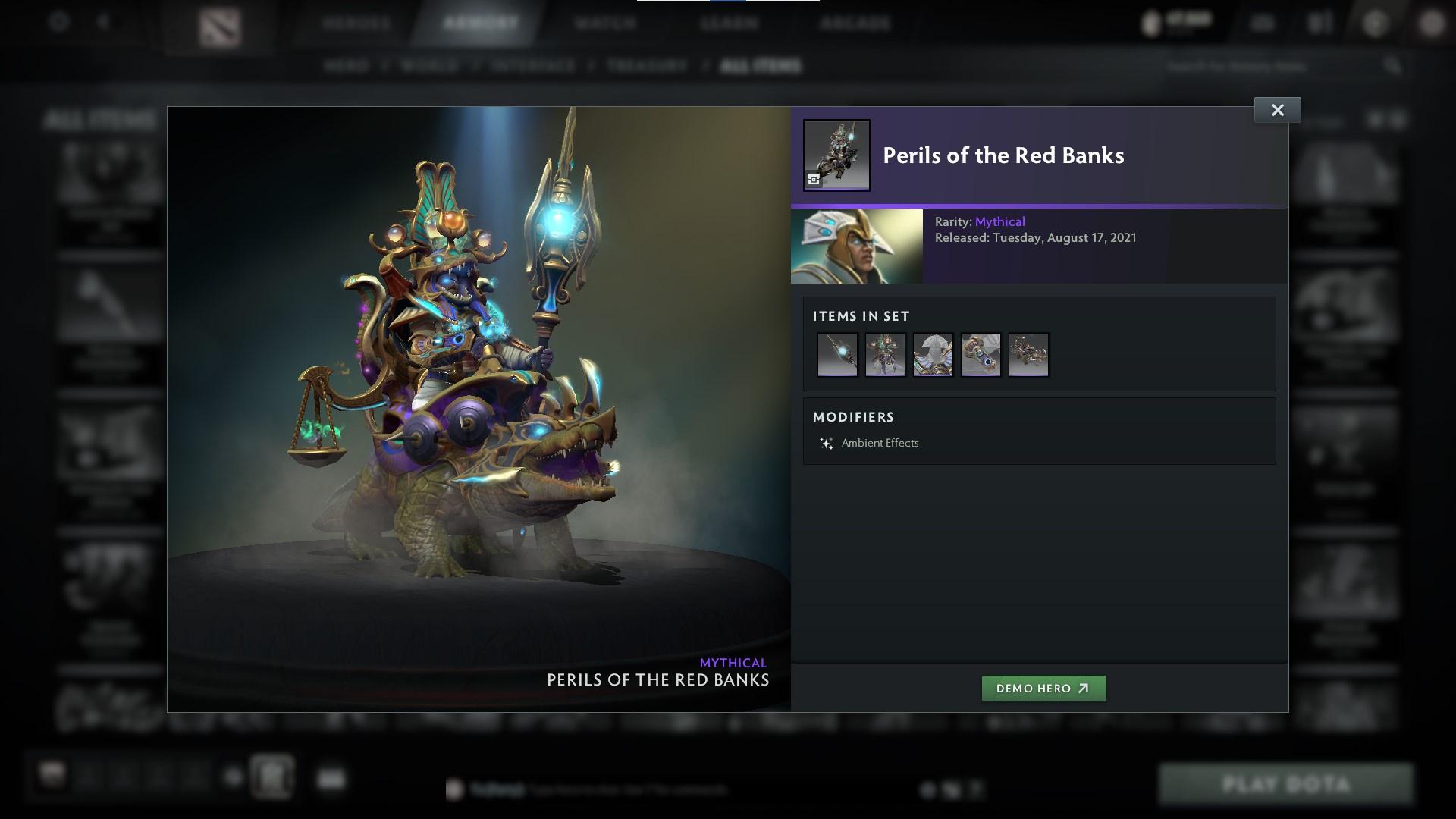This screenshot has height=819, width=1456.
Task: Click the Play Dota button
Action: 1287,784
